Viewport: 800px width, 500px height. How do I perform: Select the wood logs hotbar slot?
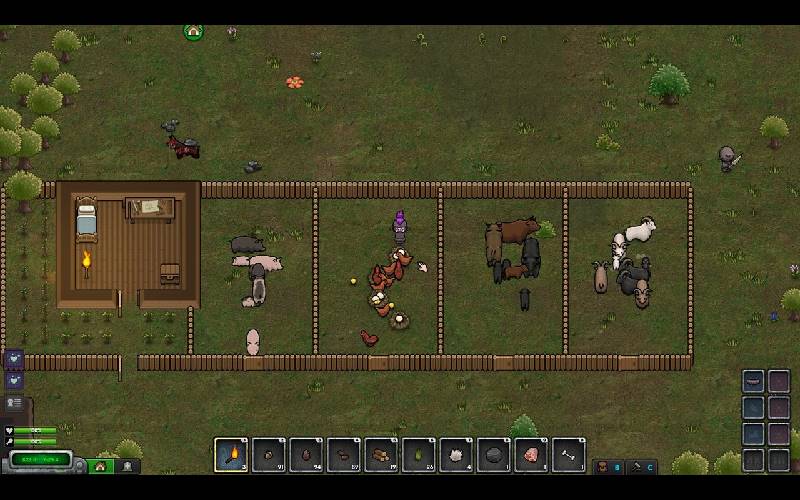[x=381, y=455]
